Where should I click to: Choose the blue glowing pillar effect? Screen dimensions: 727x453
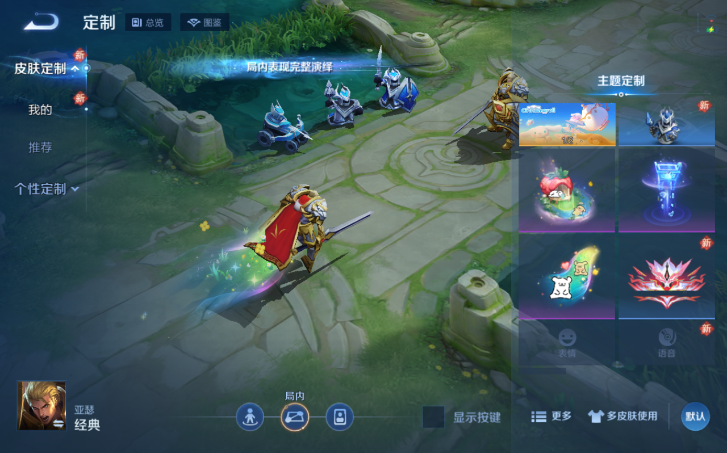666,191
